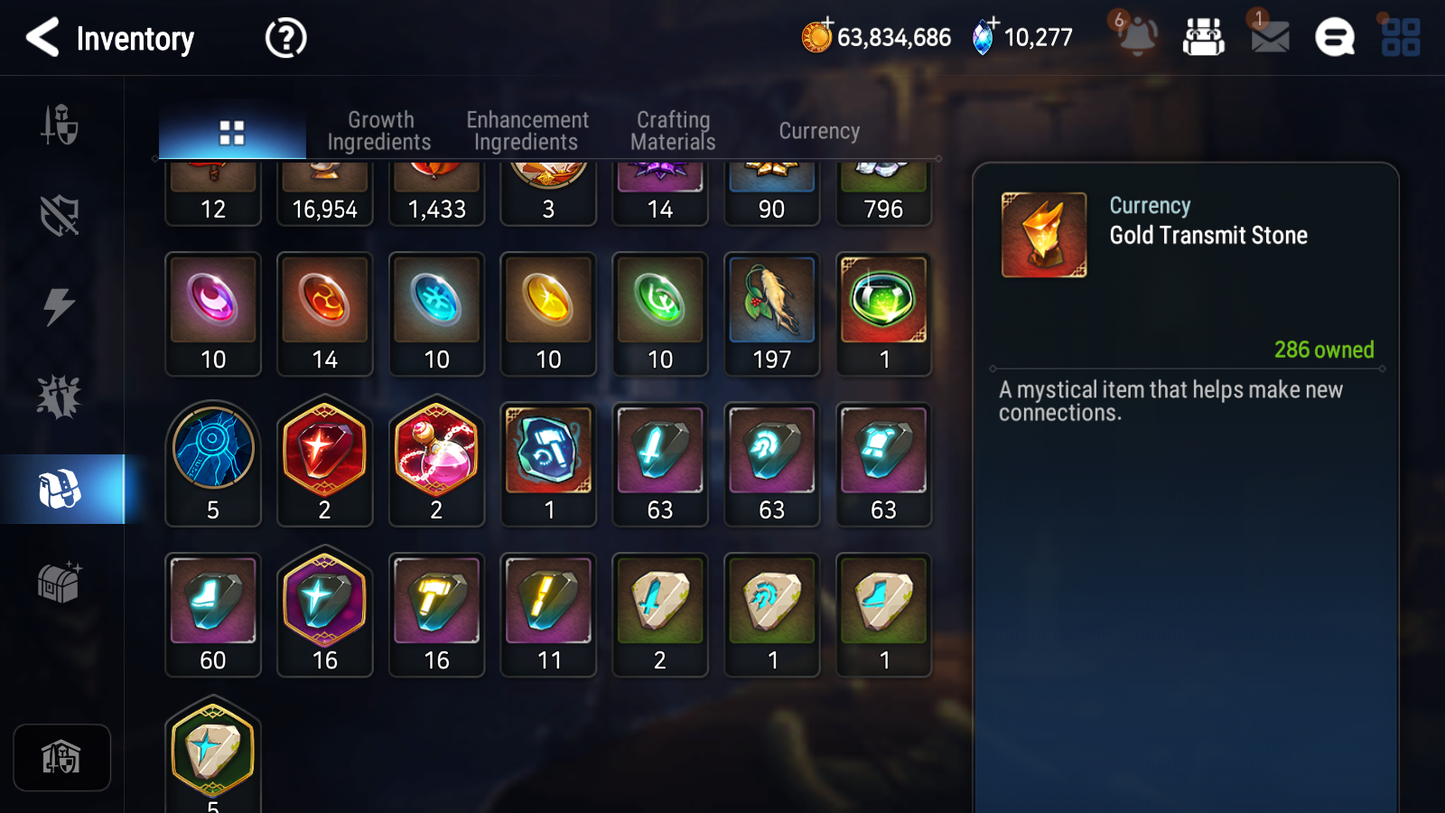Switch to the Growth Ingredients tab
This screenshot has width=1445, height=813.
point(379,131)
